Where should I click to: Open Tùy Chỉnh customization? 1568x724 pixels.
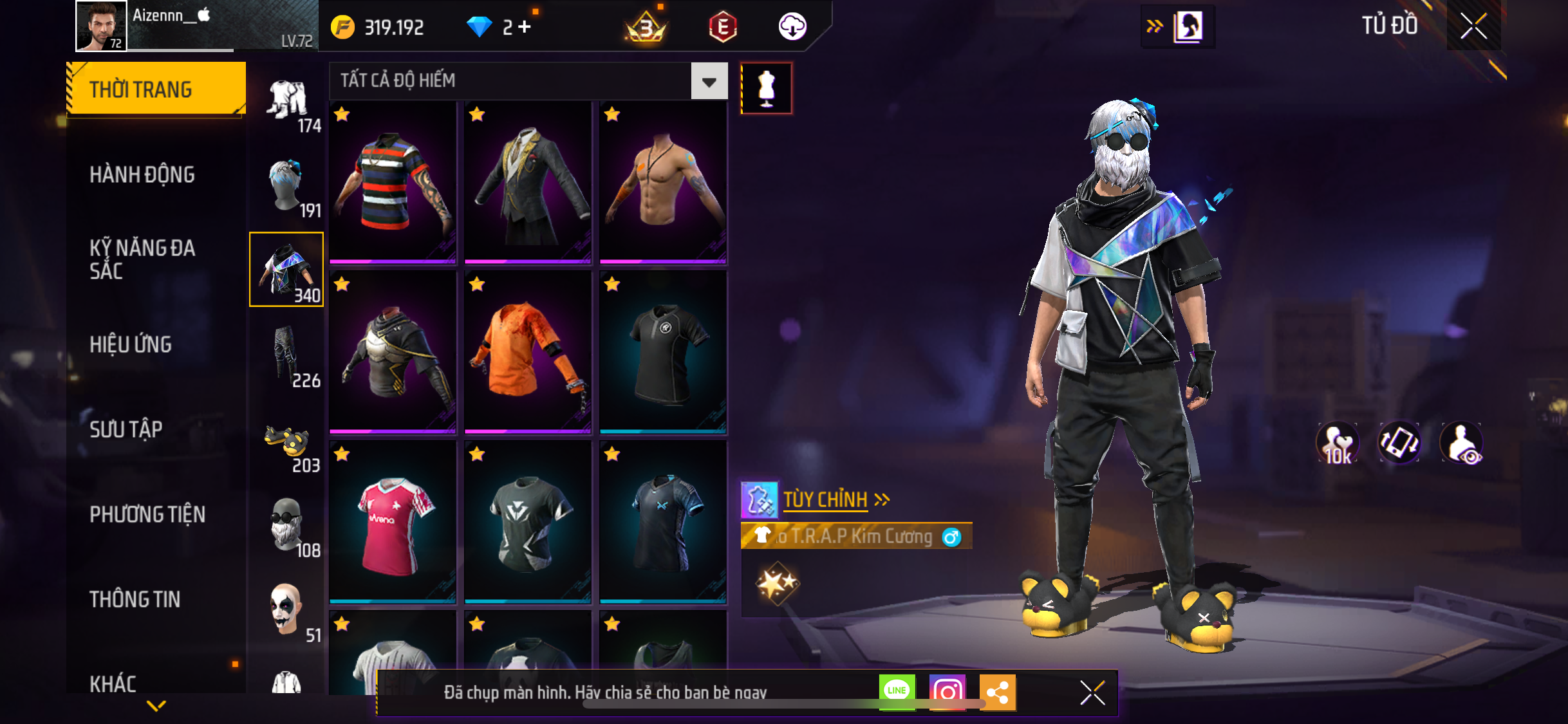pos(826,500)
